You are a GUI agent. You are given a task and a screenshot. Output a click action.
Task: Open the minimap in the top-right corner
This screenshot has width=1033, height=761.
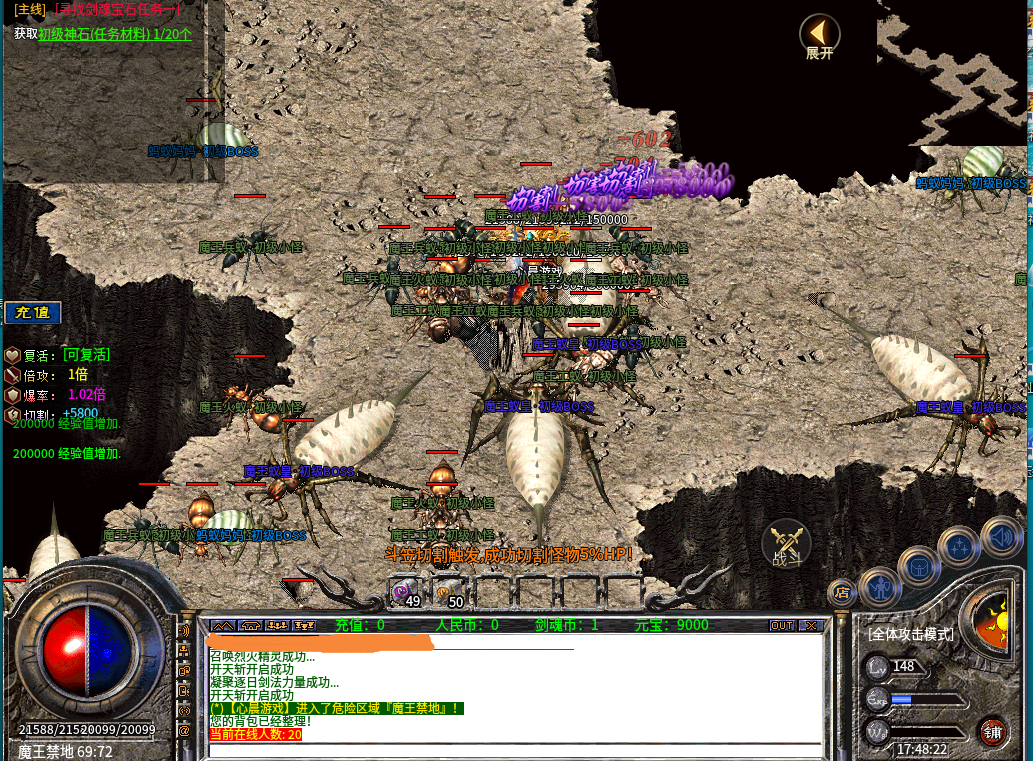pos(953,70)
